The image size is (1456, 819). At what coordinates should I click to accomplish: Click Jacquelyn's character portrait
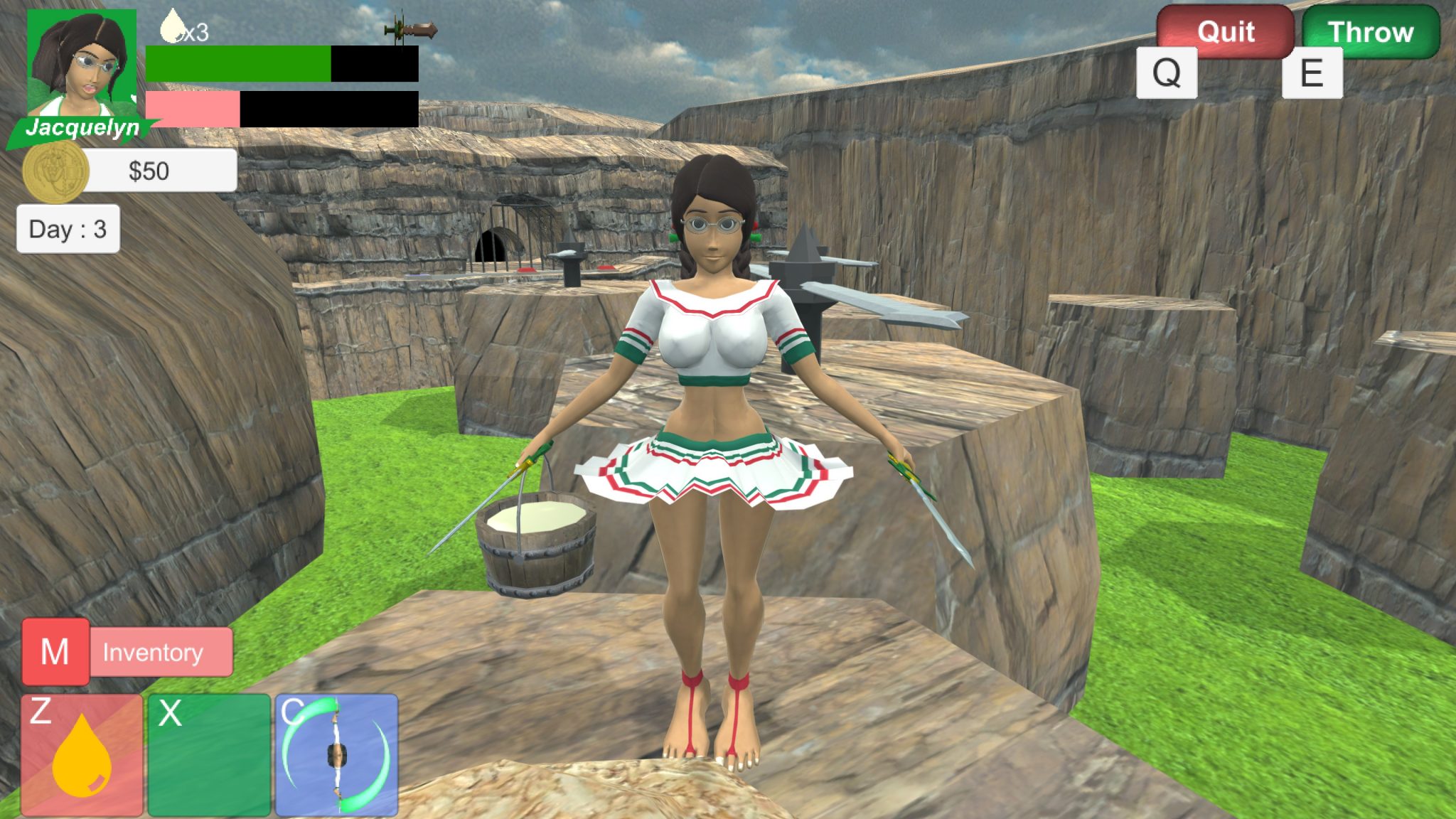[82, 64]
